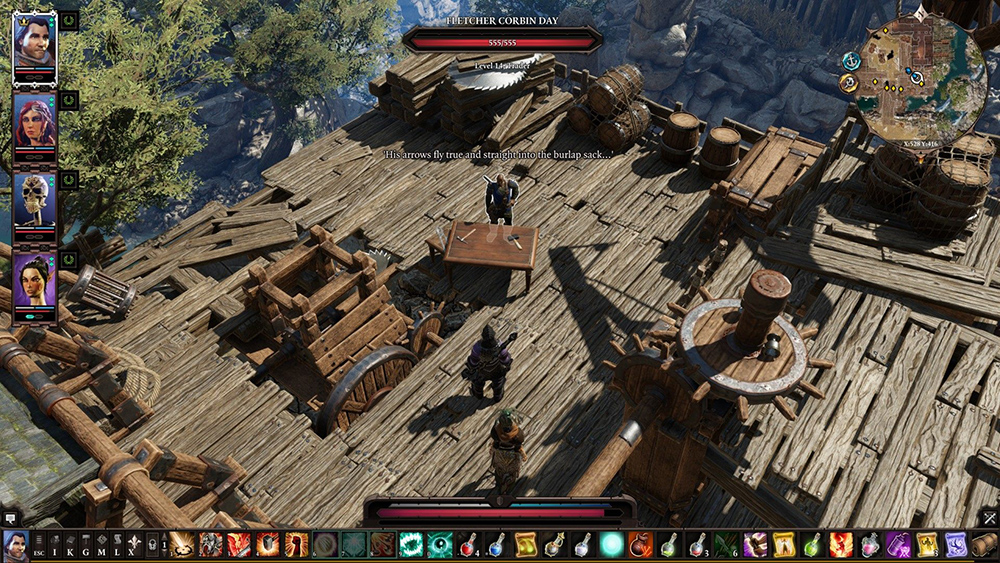Use the red potion with count 4
The width and height of the screenshot is (1000, 563).
point(469,545)
